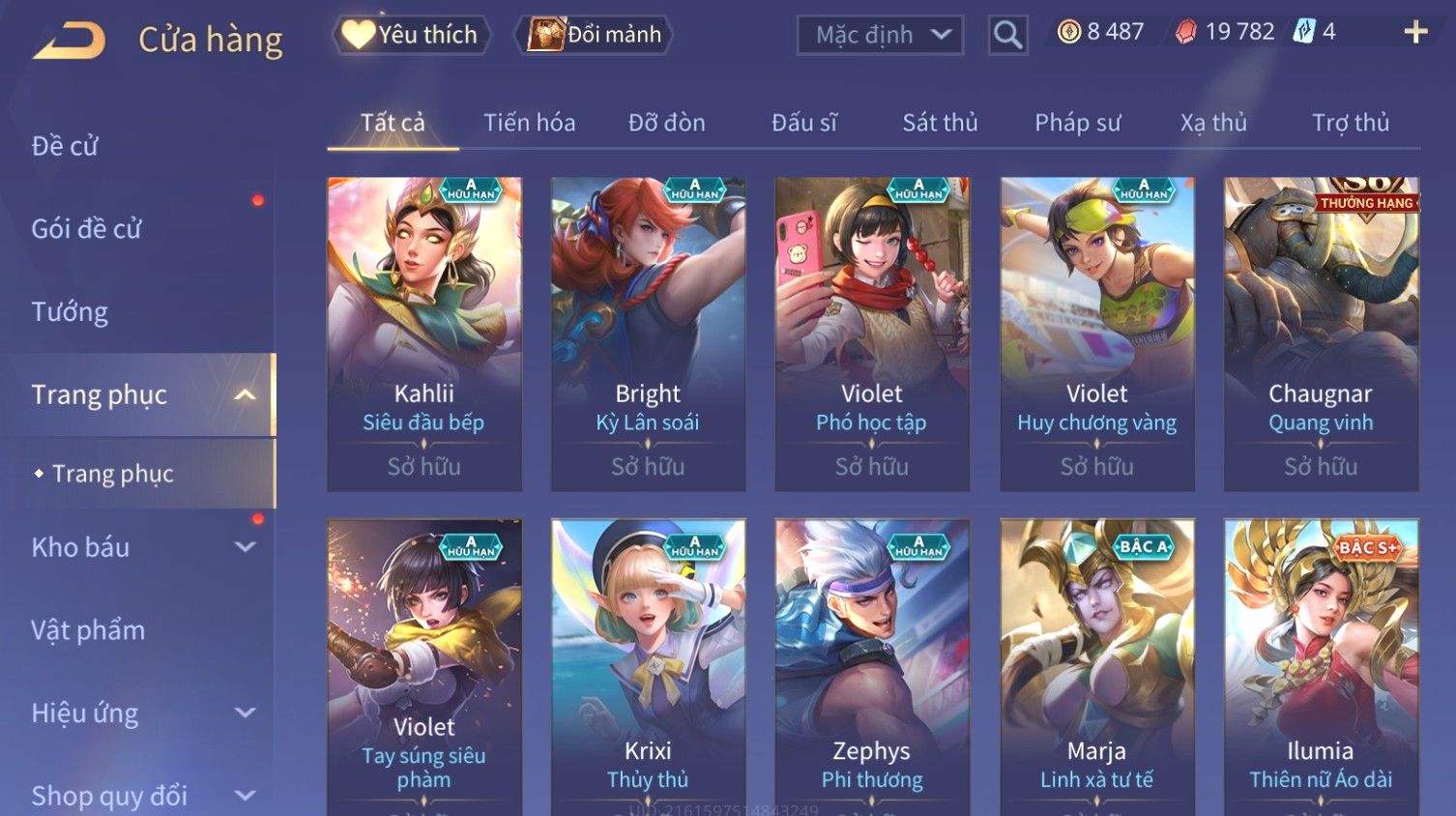Open the Vật phẩm shop section
This screenshot has height=816, width=1456.
[88, 630]
